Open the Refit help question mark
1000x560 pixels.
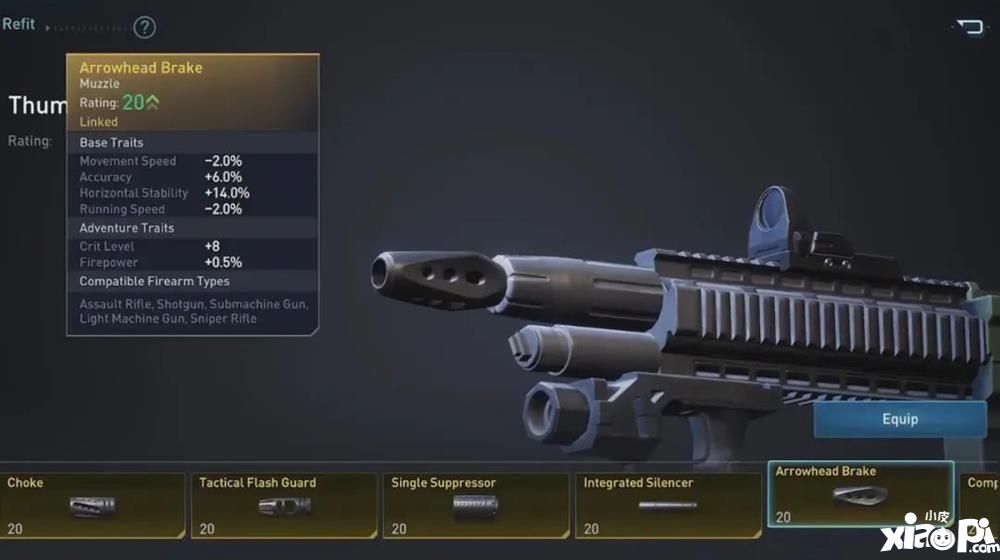145,27
